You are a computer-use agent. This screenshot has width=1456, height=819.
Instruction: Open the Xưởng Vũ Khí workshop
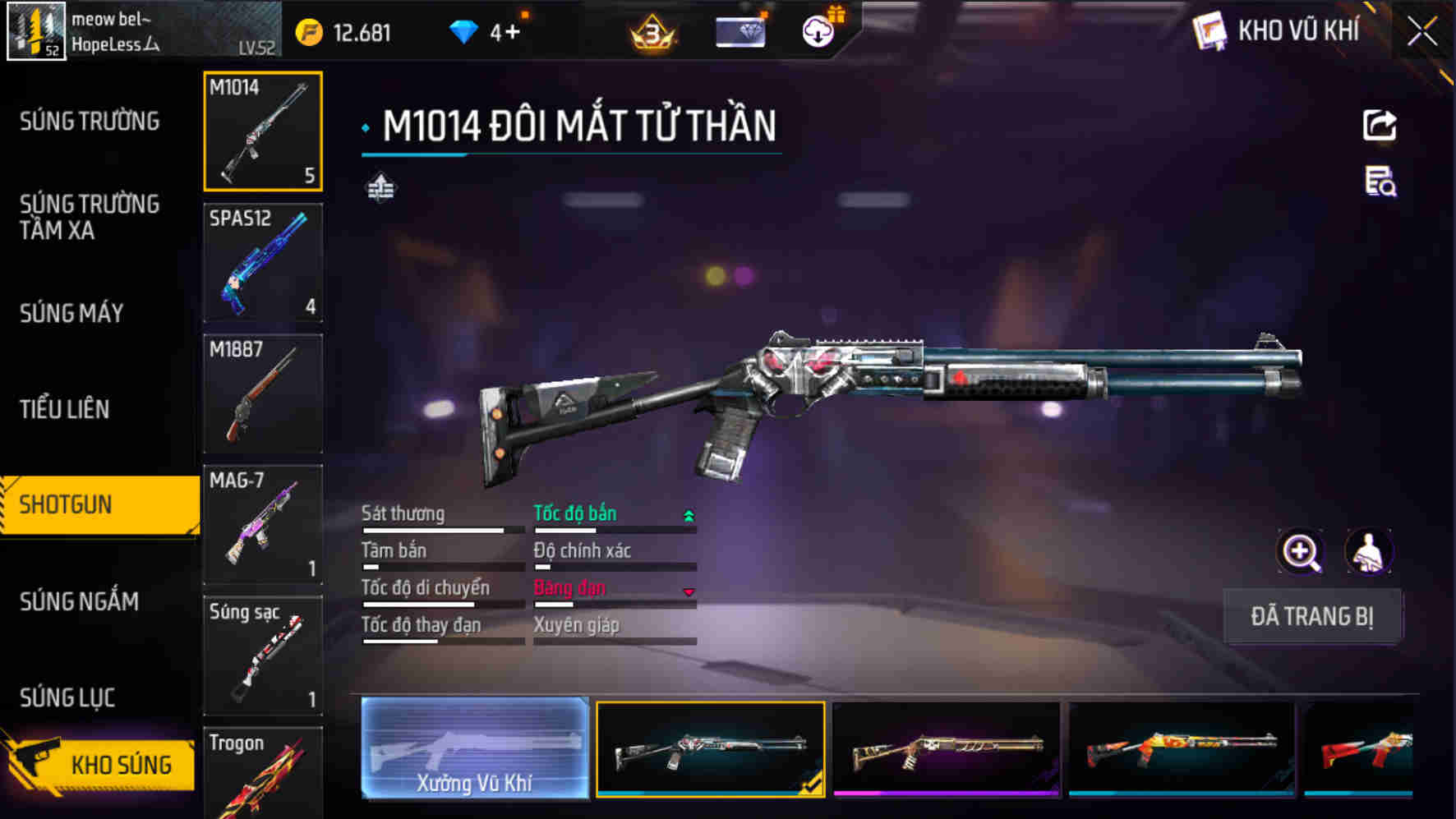[475, 748]
